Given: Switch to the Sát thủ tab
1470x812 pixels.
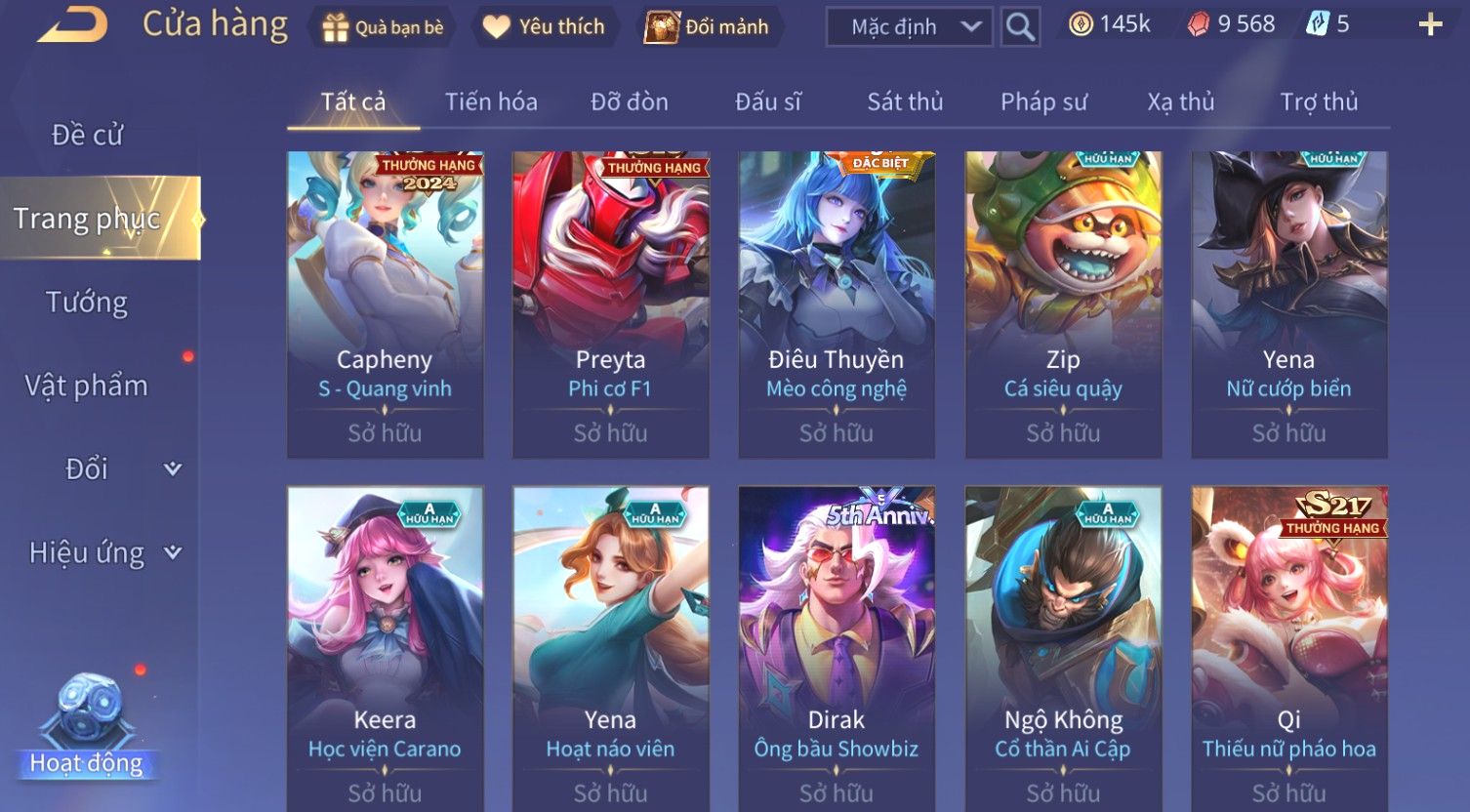Looking at the screenshot, I should [x=905, y=101].
